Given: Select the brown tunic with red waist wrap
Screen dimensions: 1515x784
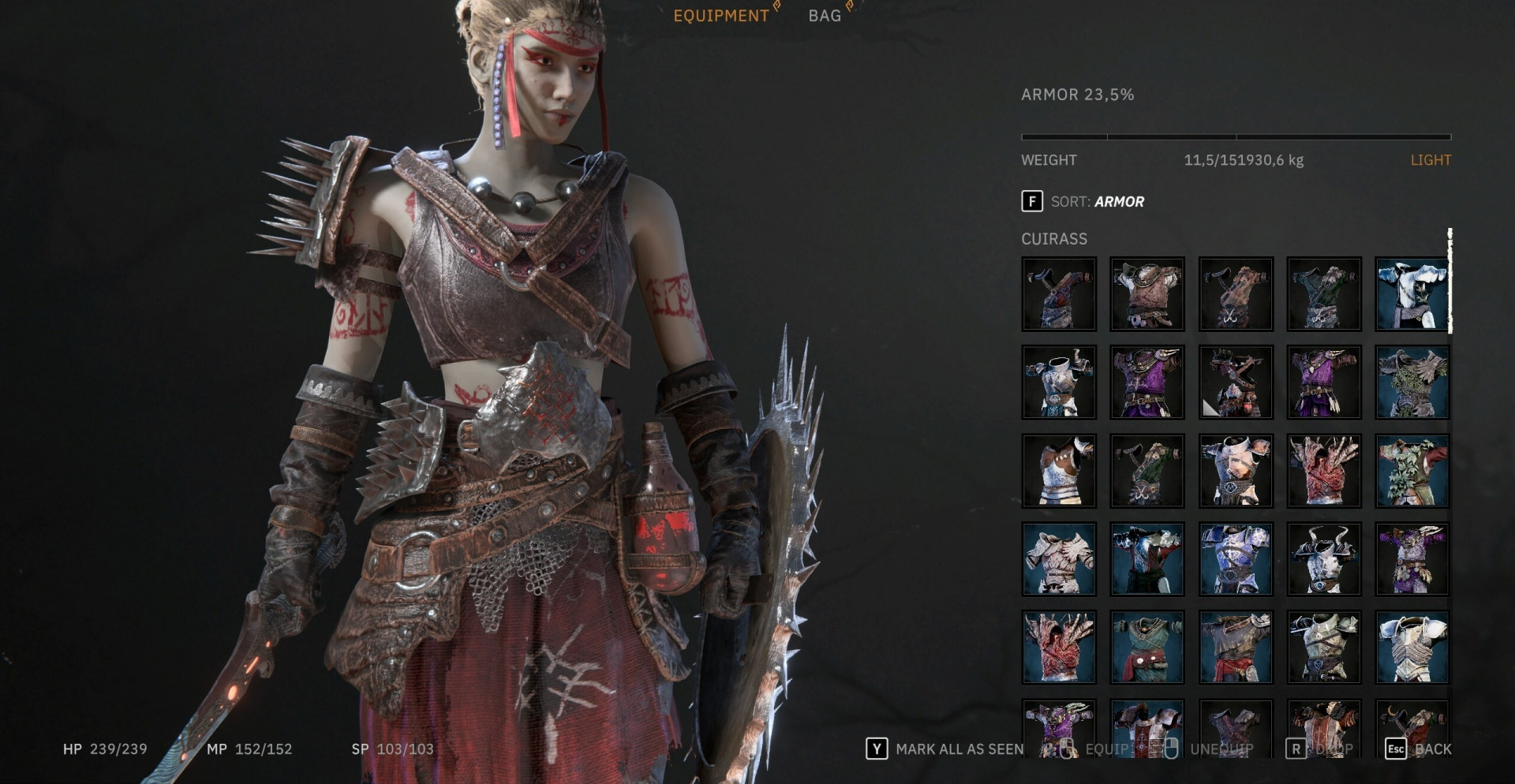Looking at the screenshot, I should click(1236, 648).
